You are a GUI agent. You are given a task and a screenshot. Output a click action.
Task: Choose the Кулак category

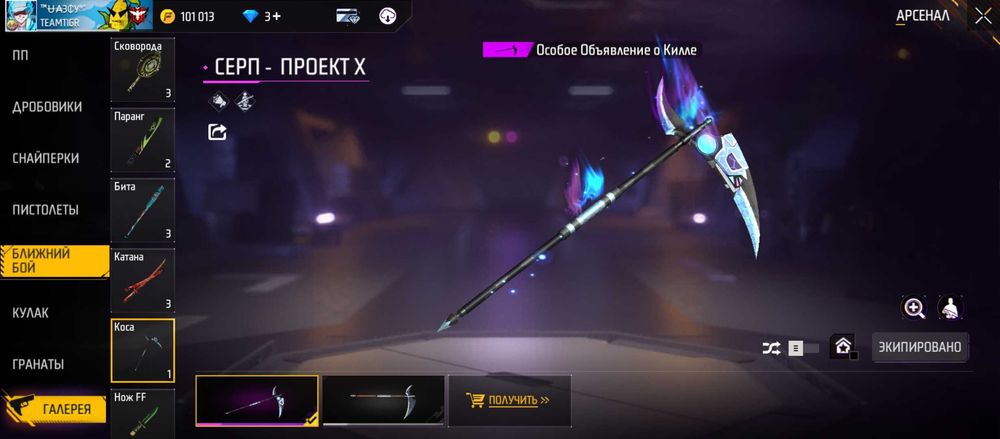click(30, 313)
